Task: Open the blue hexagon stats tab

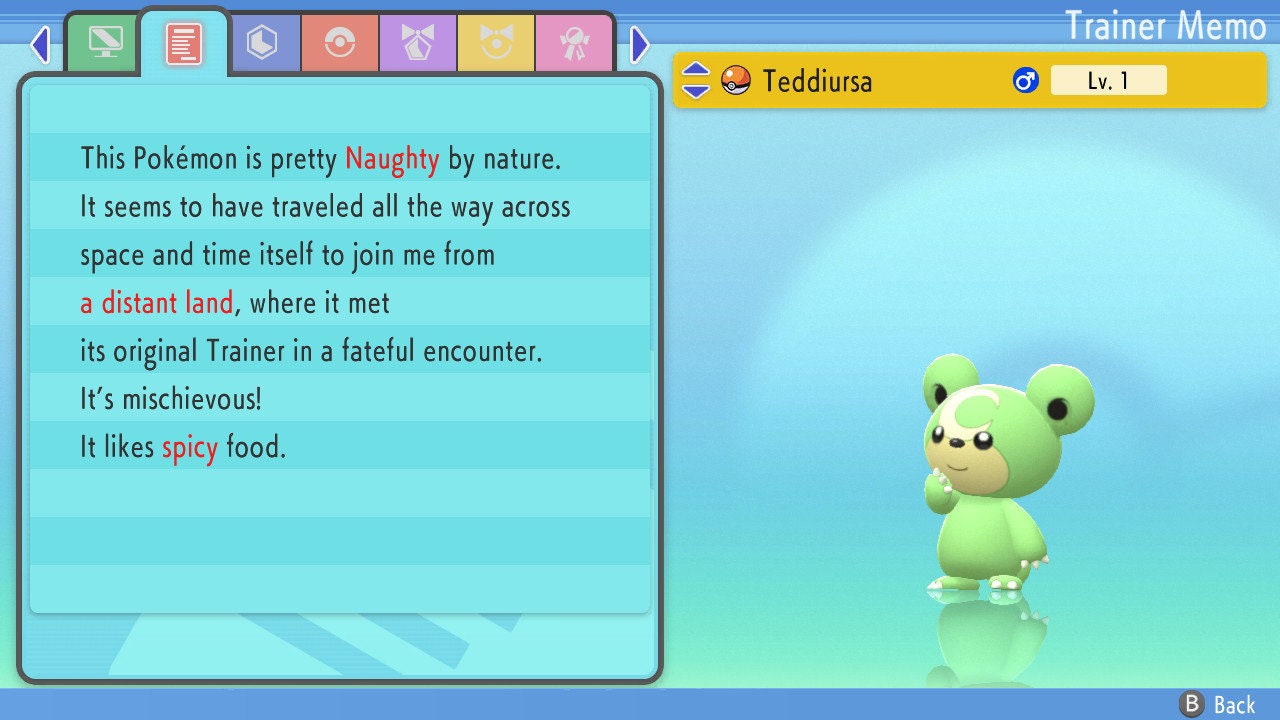Action: point(262,43)
